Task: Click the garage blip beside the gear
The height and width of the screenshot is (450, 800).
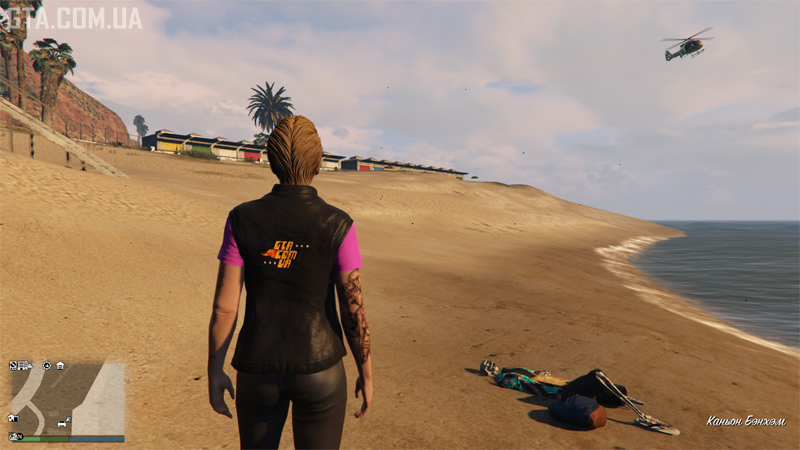Action: click(60, 365)
